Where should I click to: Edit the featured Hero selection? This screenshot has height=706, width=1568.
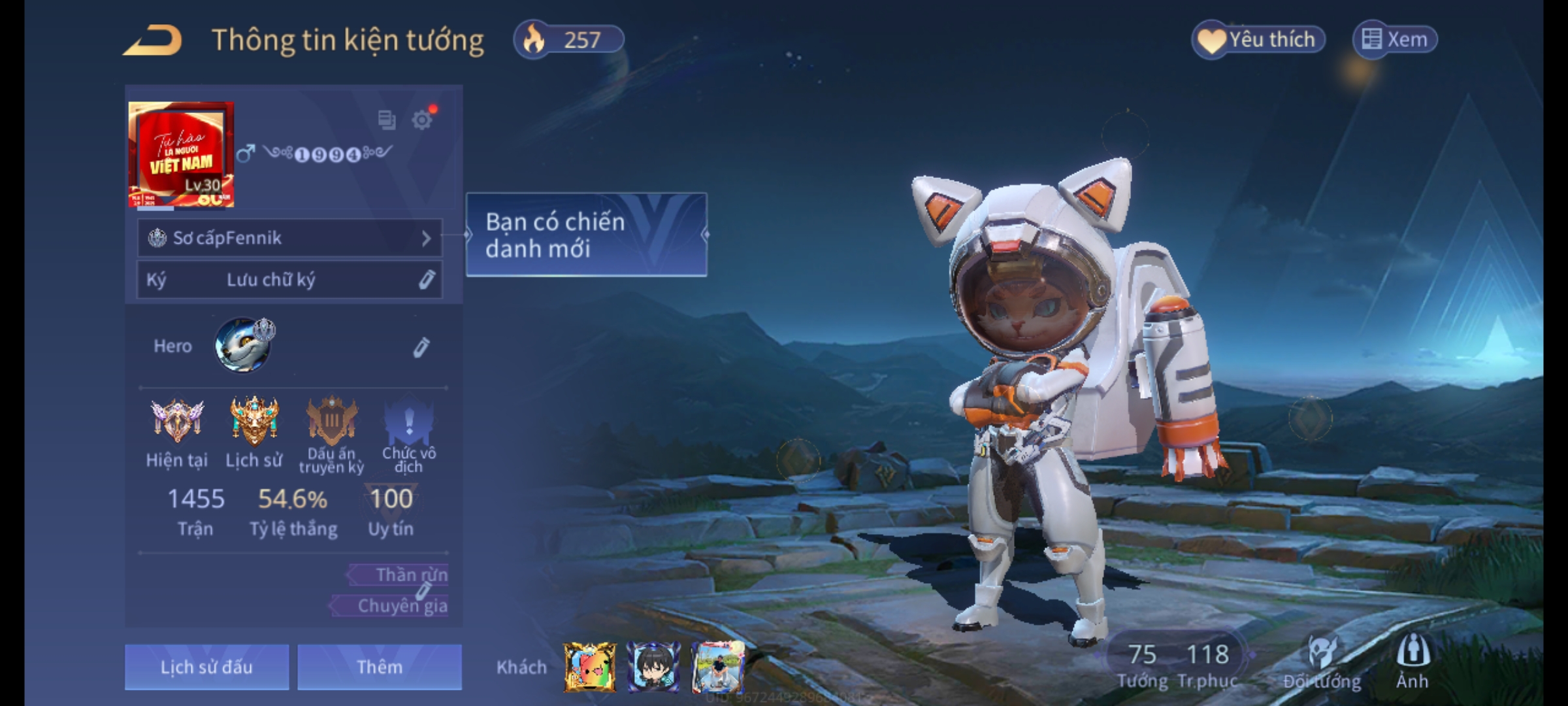pos(421,347)
